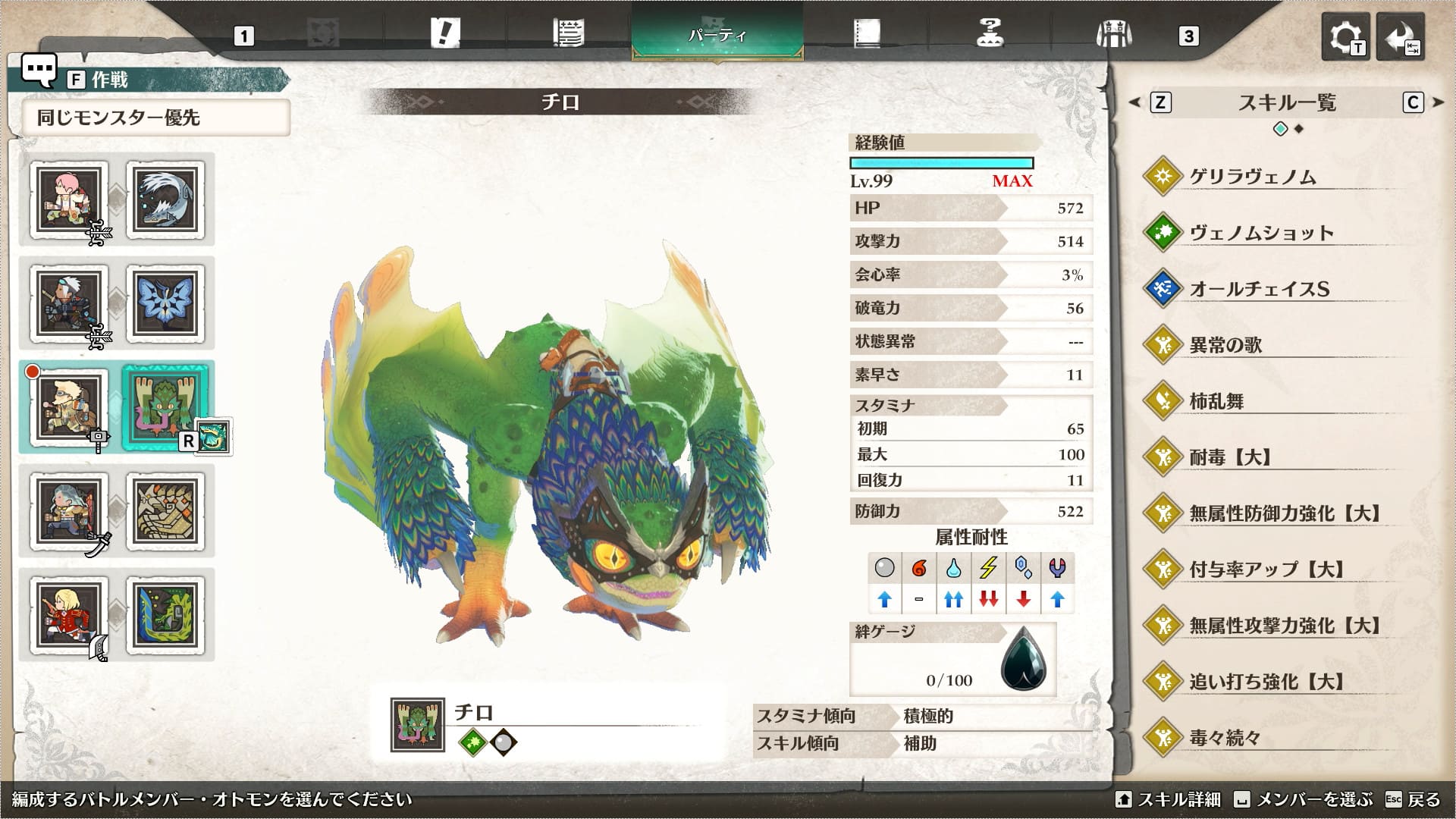Image resolution: width=1456 pixels, height=819 pixels.
Task: Select the ゲリラヴェノム skill
Action: coord(1251,177)
